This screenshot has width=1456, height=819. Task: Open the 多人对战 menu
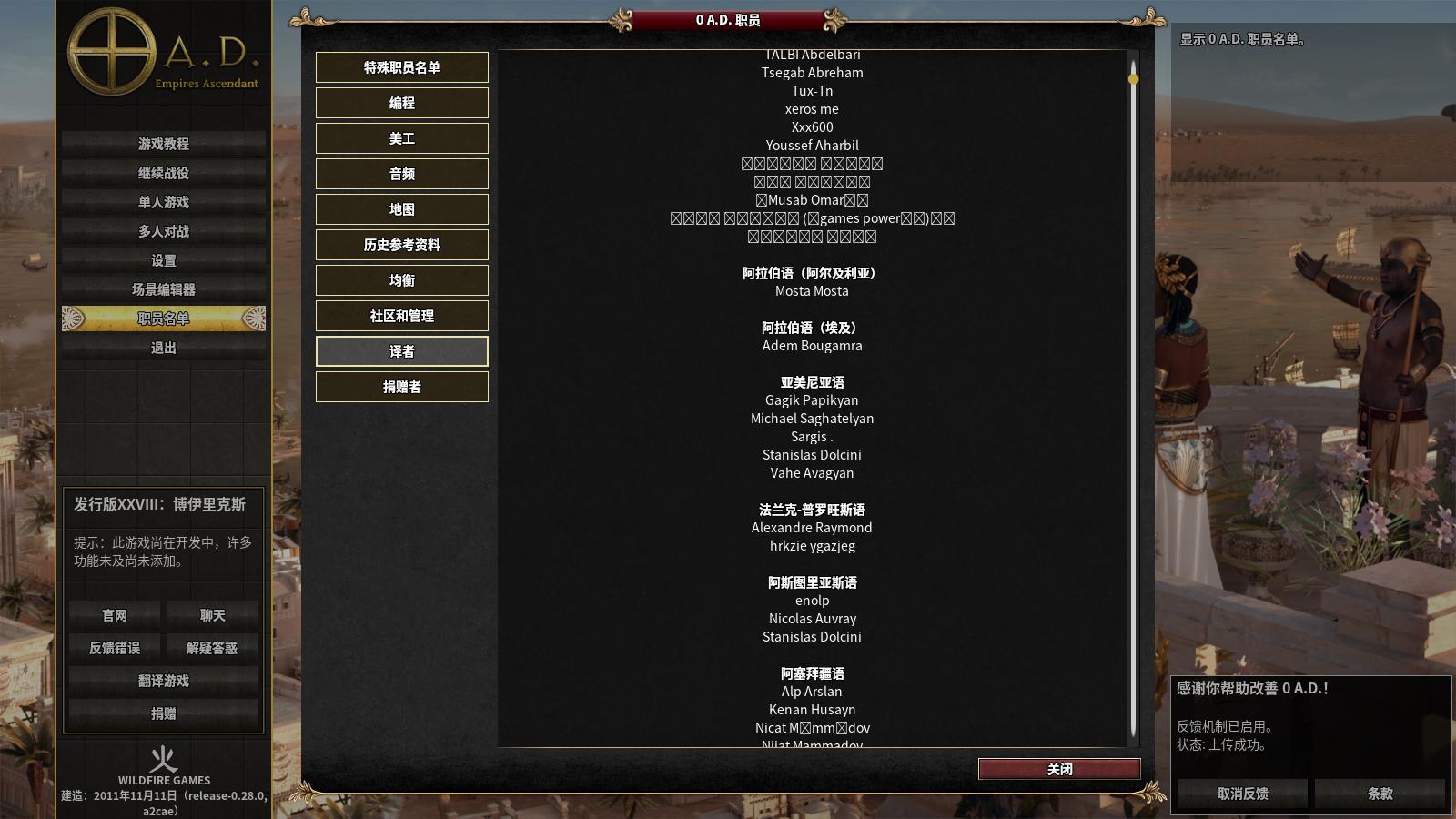point(164,231)
